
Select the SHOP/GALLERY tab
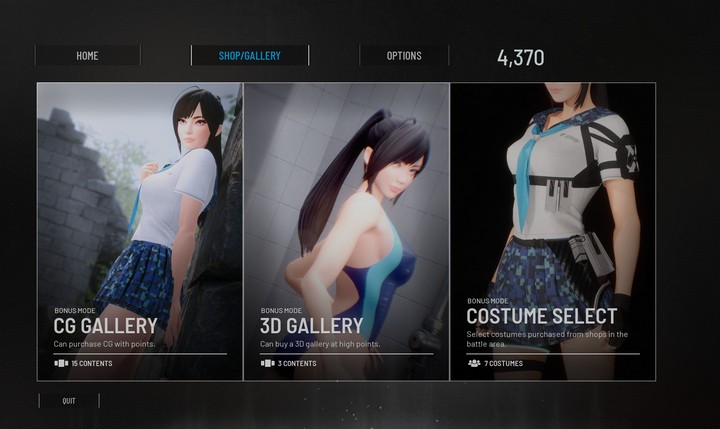(249, 56)
